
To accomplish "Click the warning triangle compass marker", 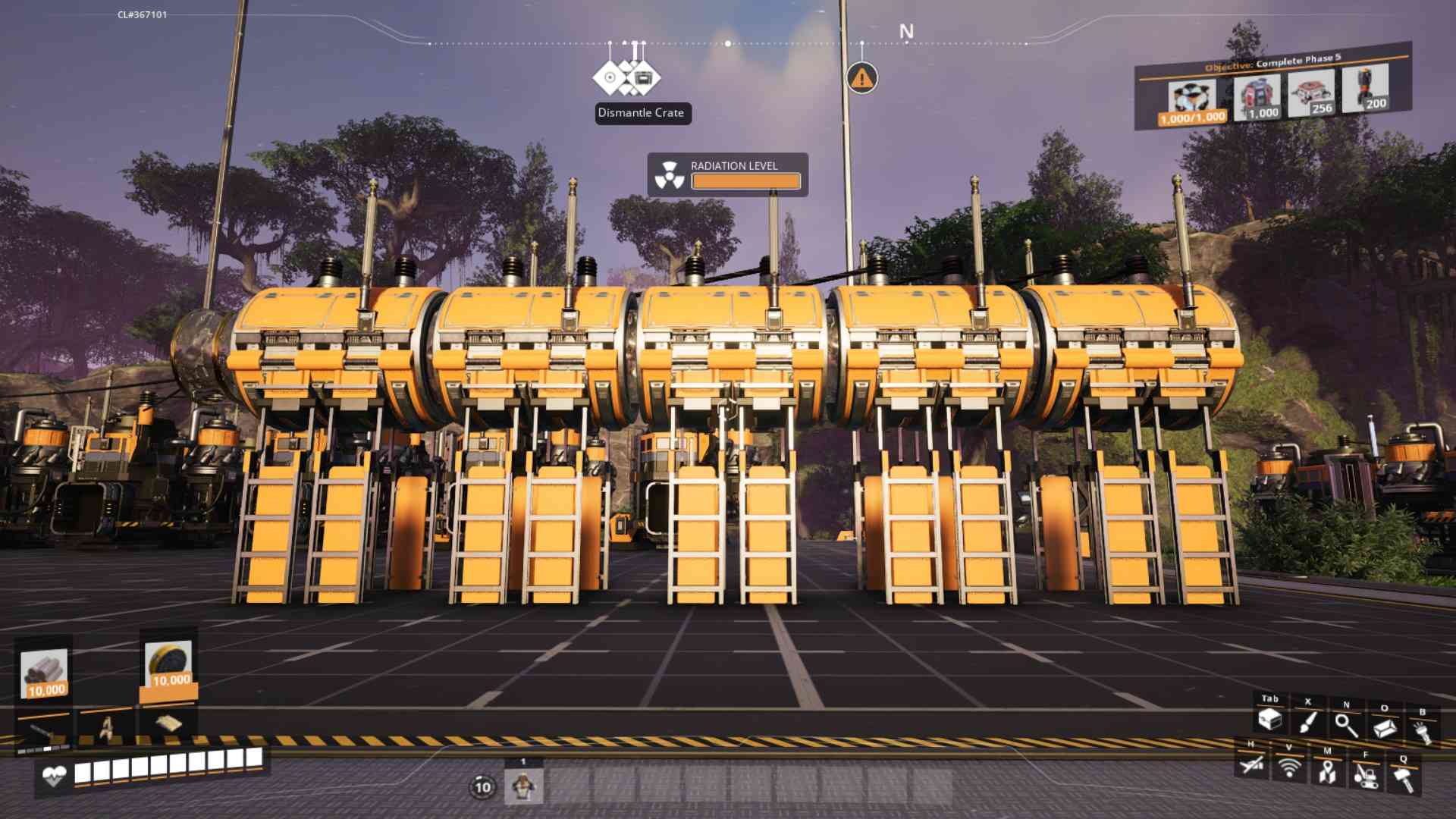I will 861,77.
